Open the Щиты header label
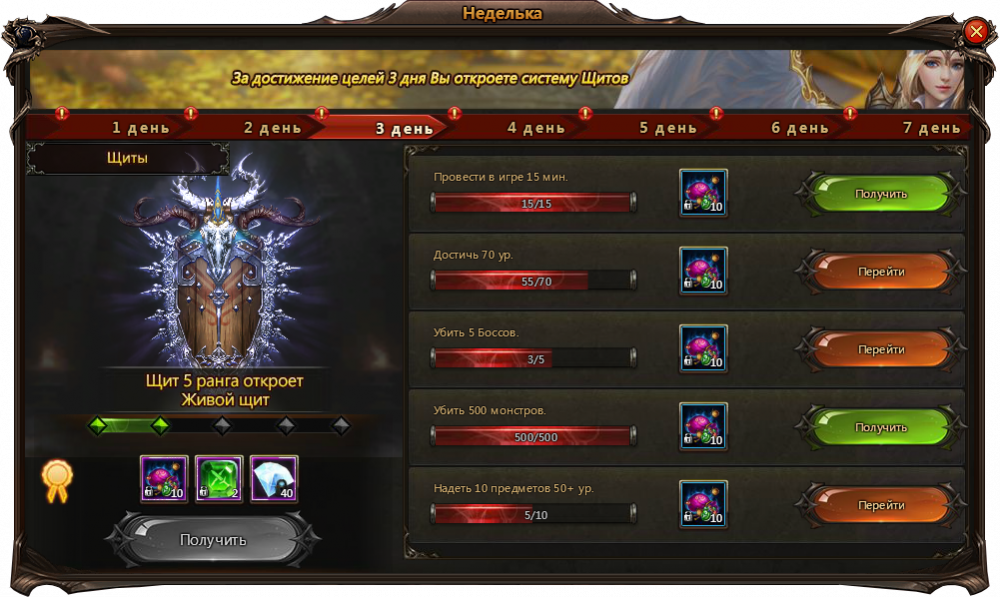1000x597 pixels. pyautogui.click(x=128, y=158)
